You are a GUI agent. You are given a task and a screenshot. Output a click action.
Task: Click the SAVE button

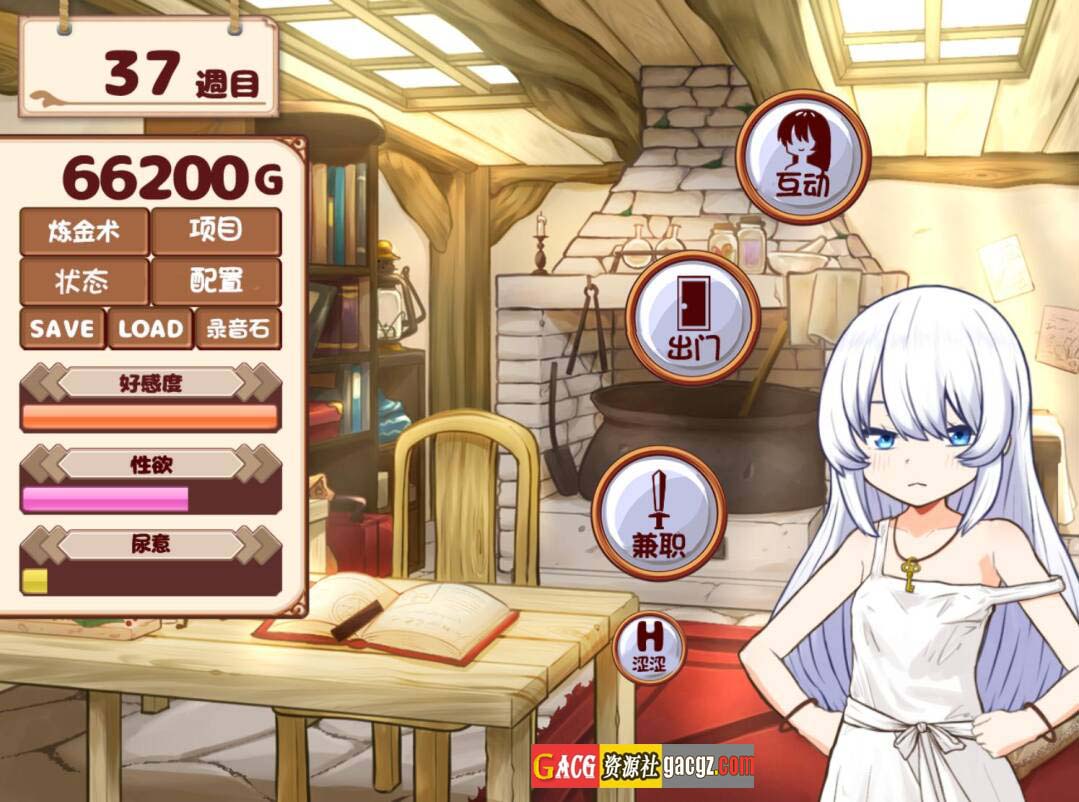[62, 329]
